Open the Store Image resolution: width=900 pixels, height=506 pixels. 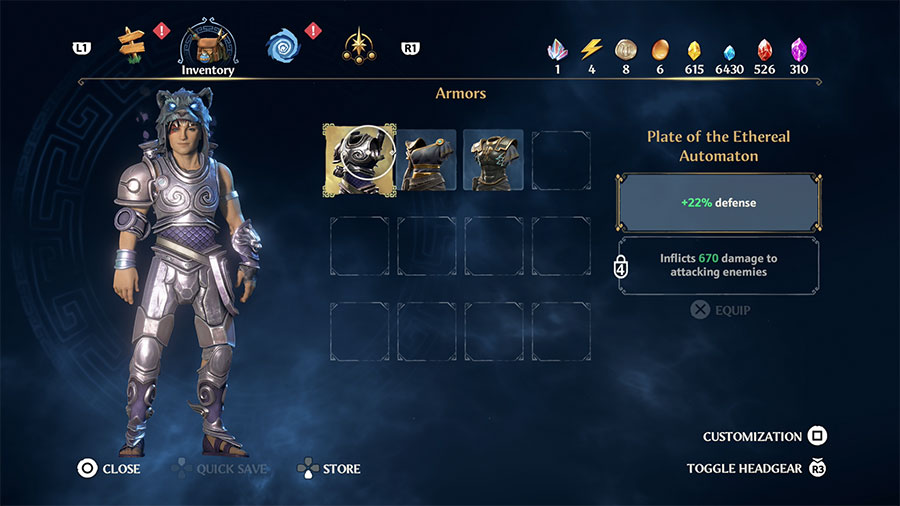pyautogui.click(x=329, y=468)
